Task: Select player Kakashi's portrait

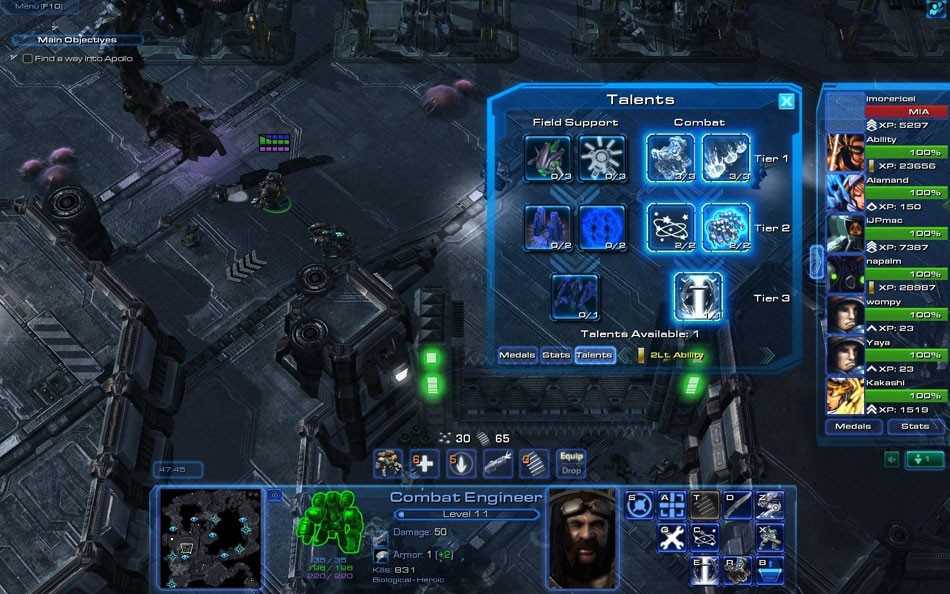Action: click(x=846, y=396)
